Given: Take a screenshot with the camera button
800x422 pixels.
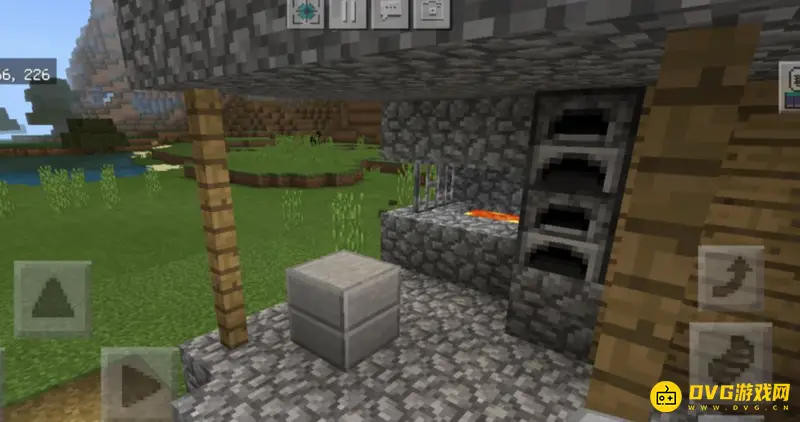Looking at the screenshot, I should 431,12.
